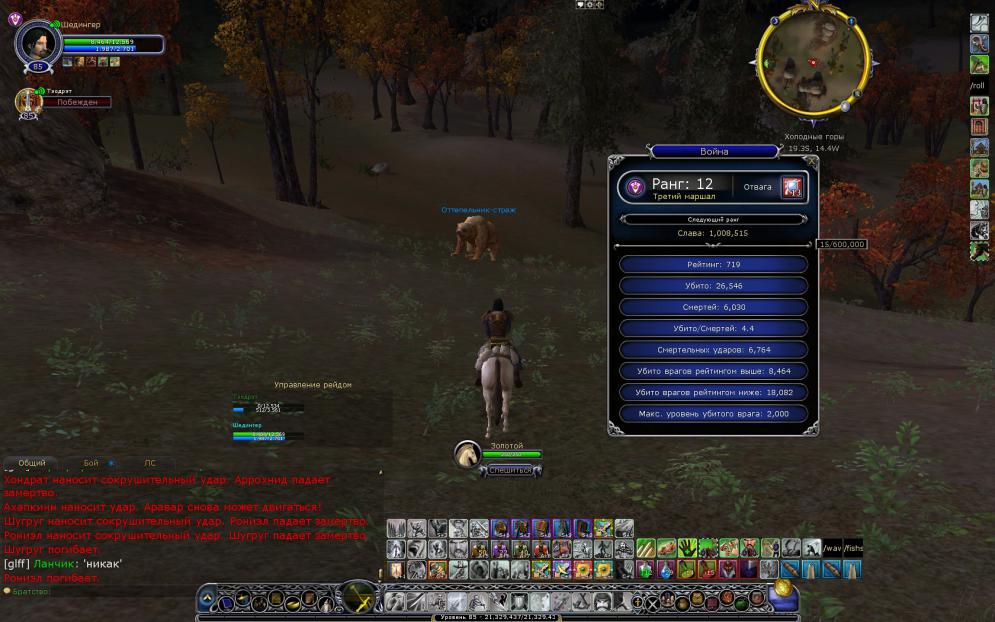Select Шедингер's player portrait

click(x=38, y=42)
